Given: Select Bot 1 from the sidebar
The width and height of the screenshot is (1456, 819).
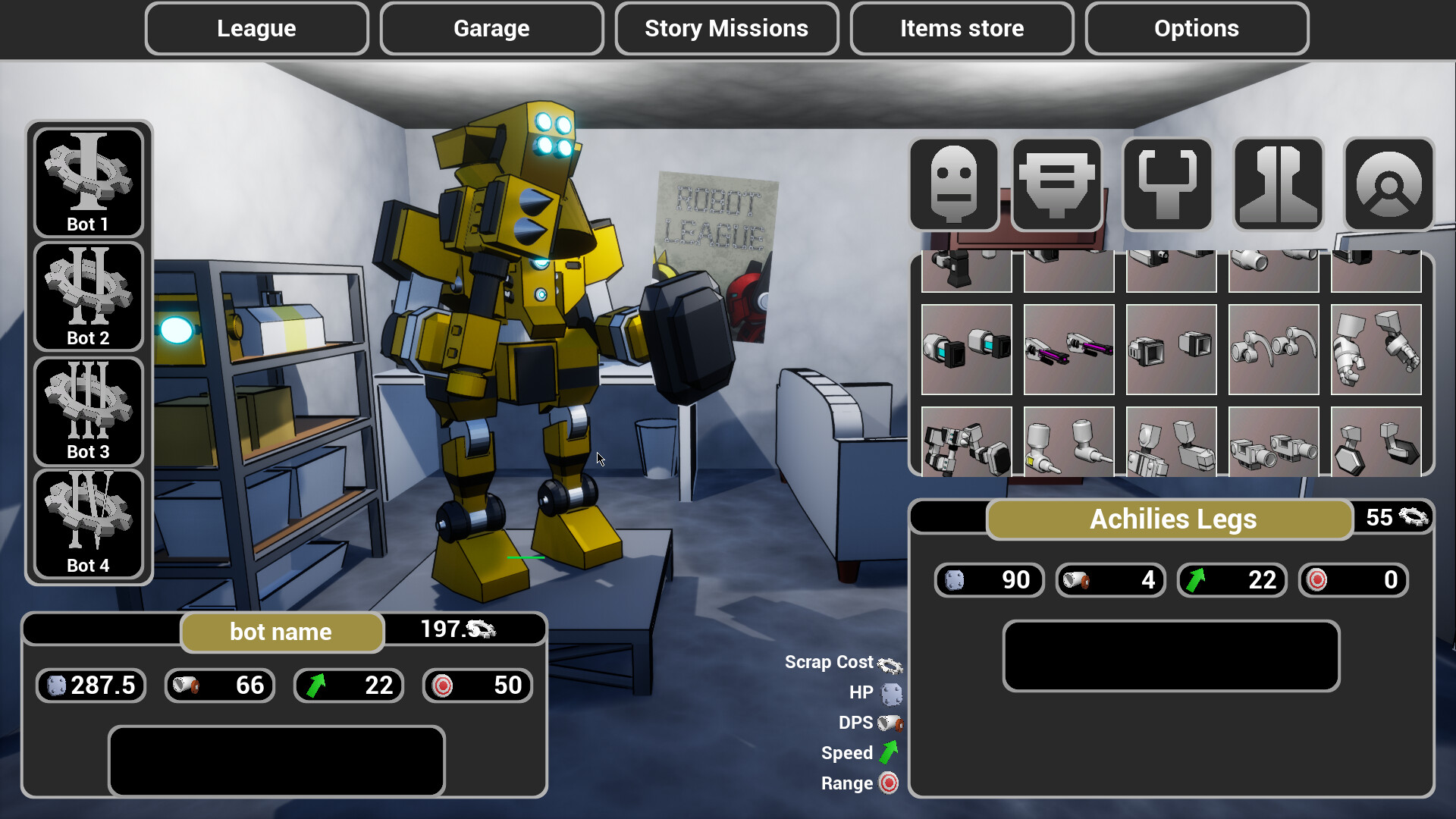Looking at the screenshot, I should [88, 180].
